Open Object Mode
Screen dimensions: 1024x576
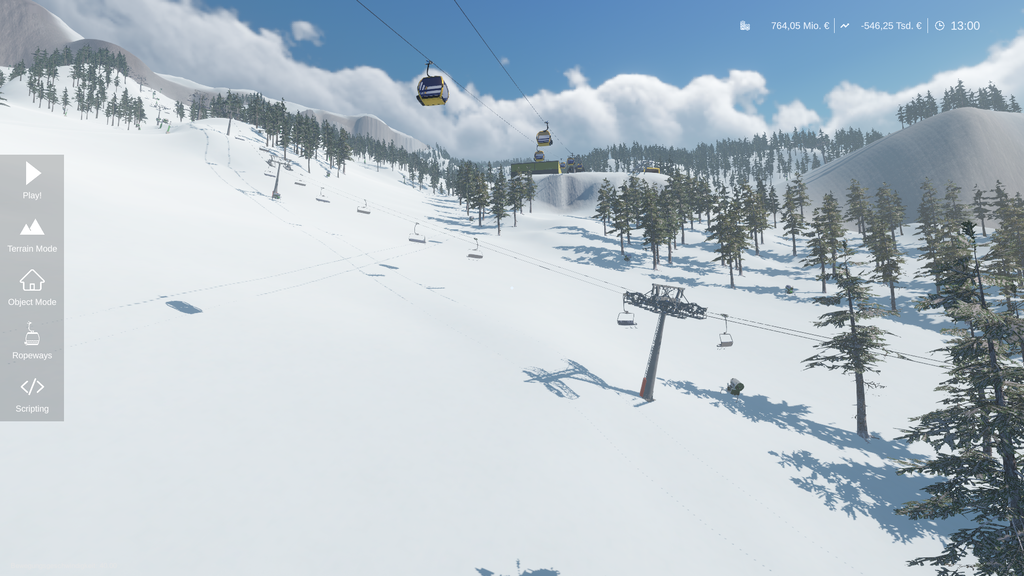pos(32,287)
